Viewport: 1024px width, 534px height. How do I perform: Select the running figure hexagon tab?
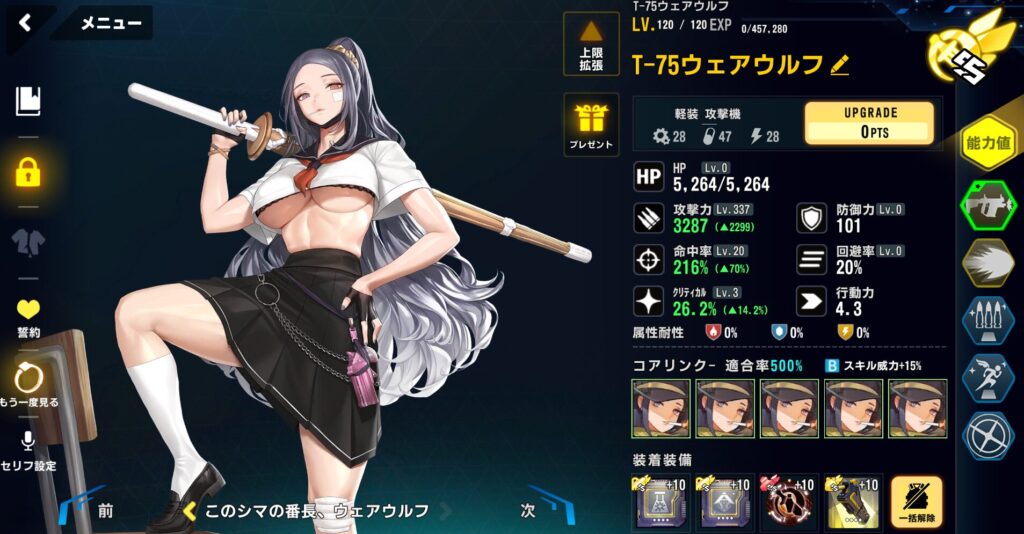pos(987,378)
